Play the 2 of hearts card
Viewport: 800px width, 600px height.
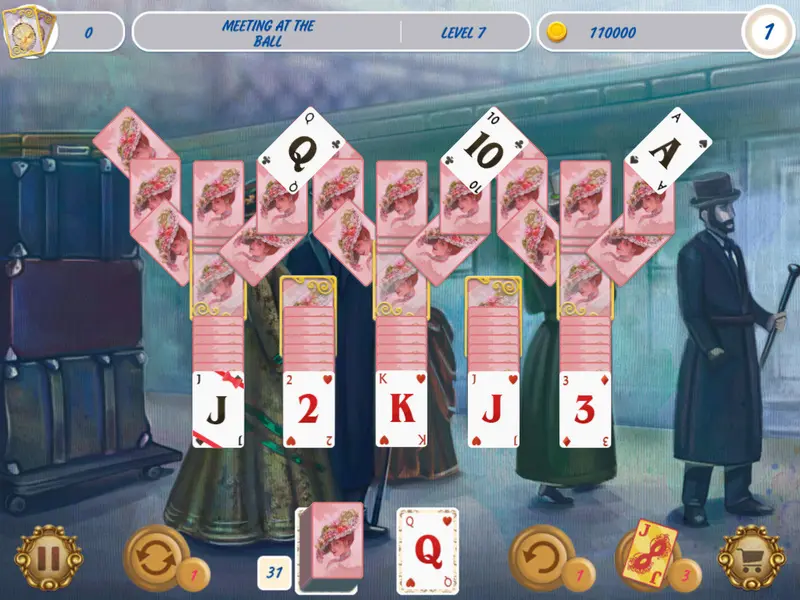click(309, 409)
